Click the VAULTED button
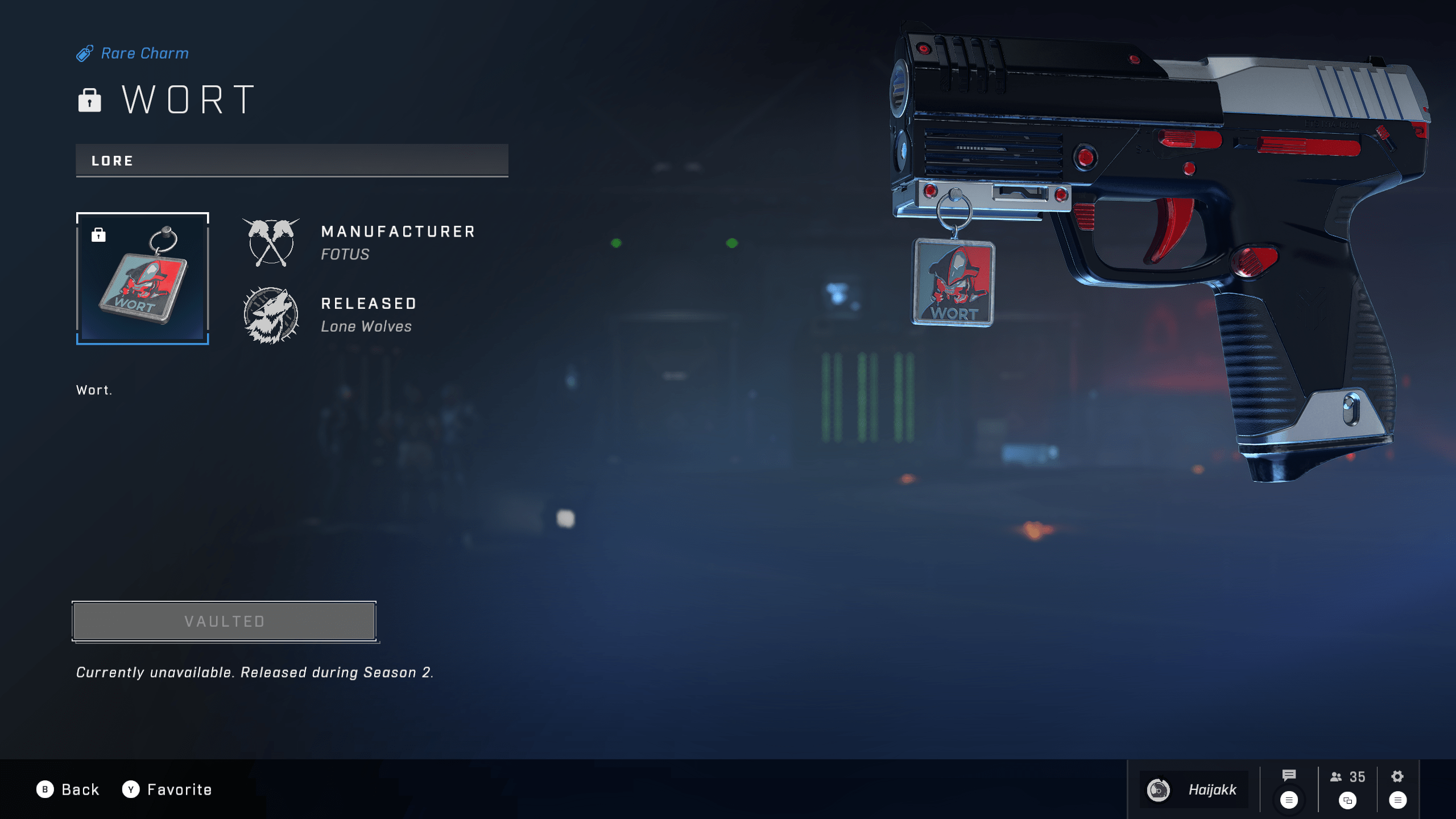The height and width of the screenshot is (819, 1456). coord(224,621)
